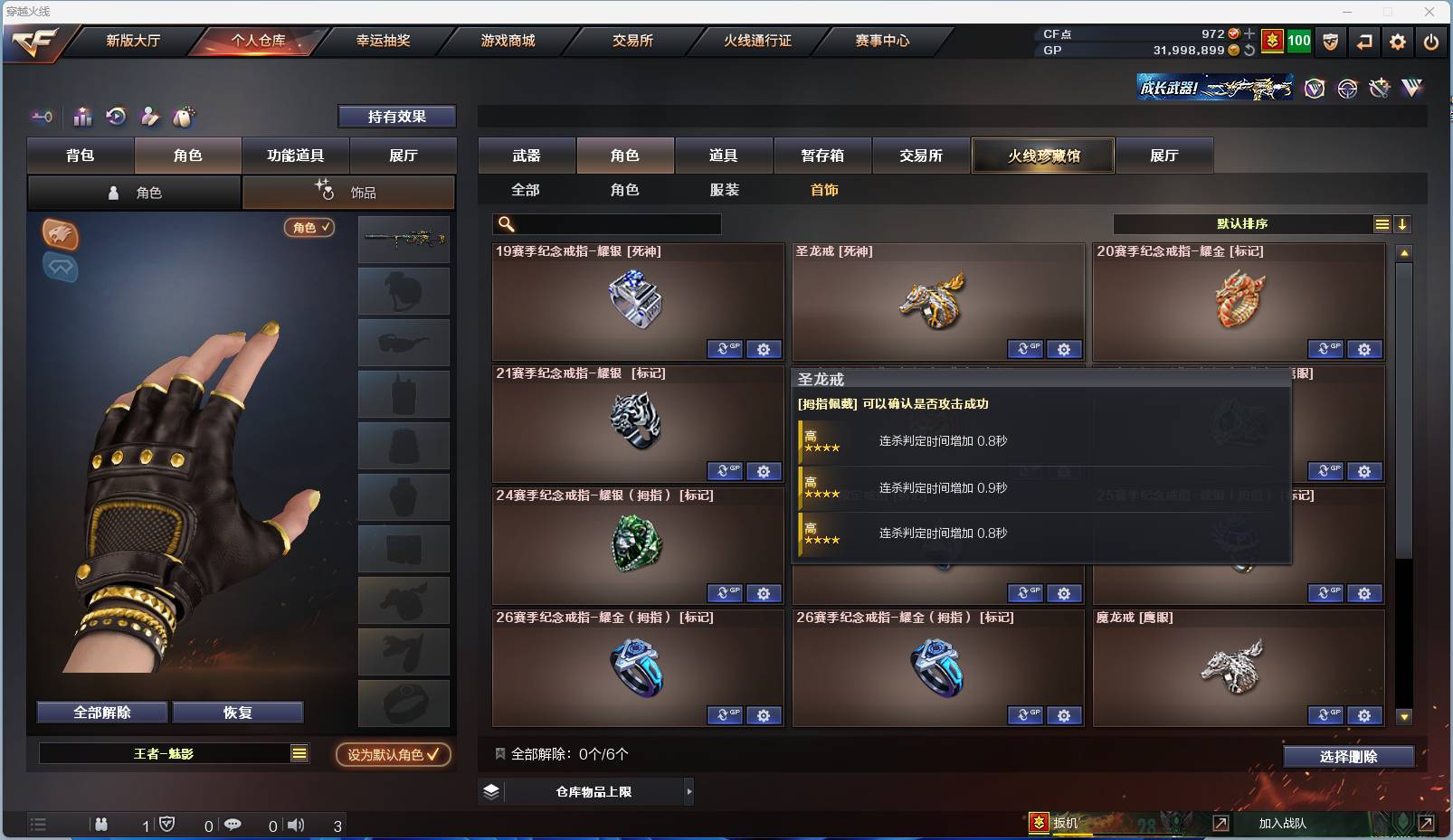Switch to the 服装 tab
Viewport: 1453px width, 840px height.
726,190
